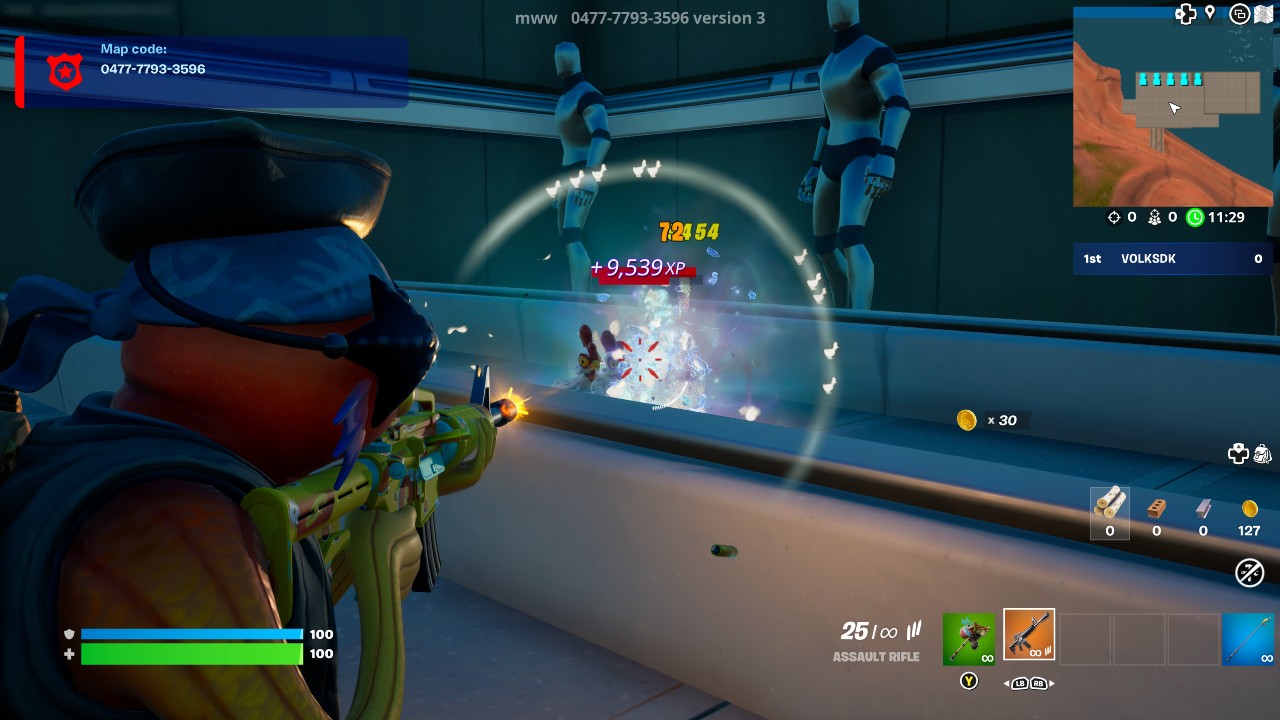Image resolution: width=1280 pixels, height=720 pixels.
Task: Select the wood resource icon
Action: pyautogui.click(x=1109, y=505)
